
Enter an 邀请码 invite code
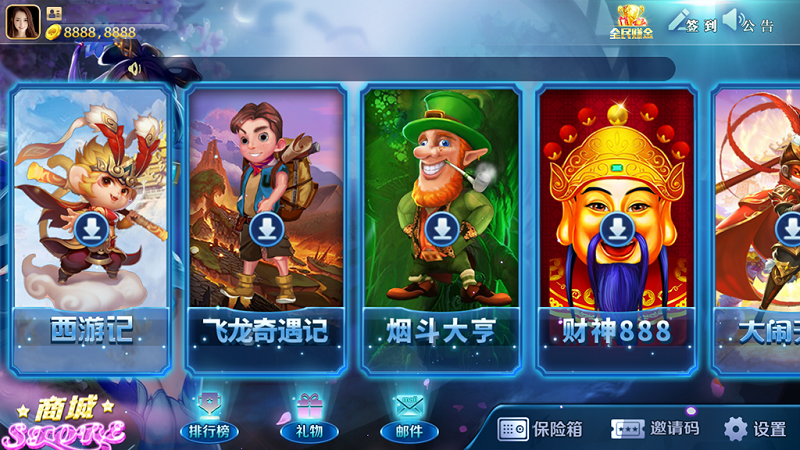click(656, 429)
